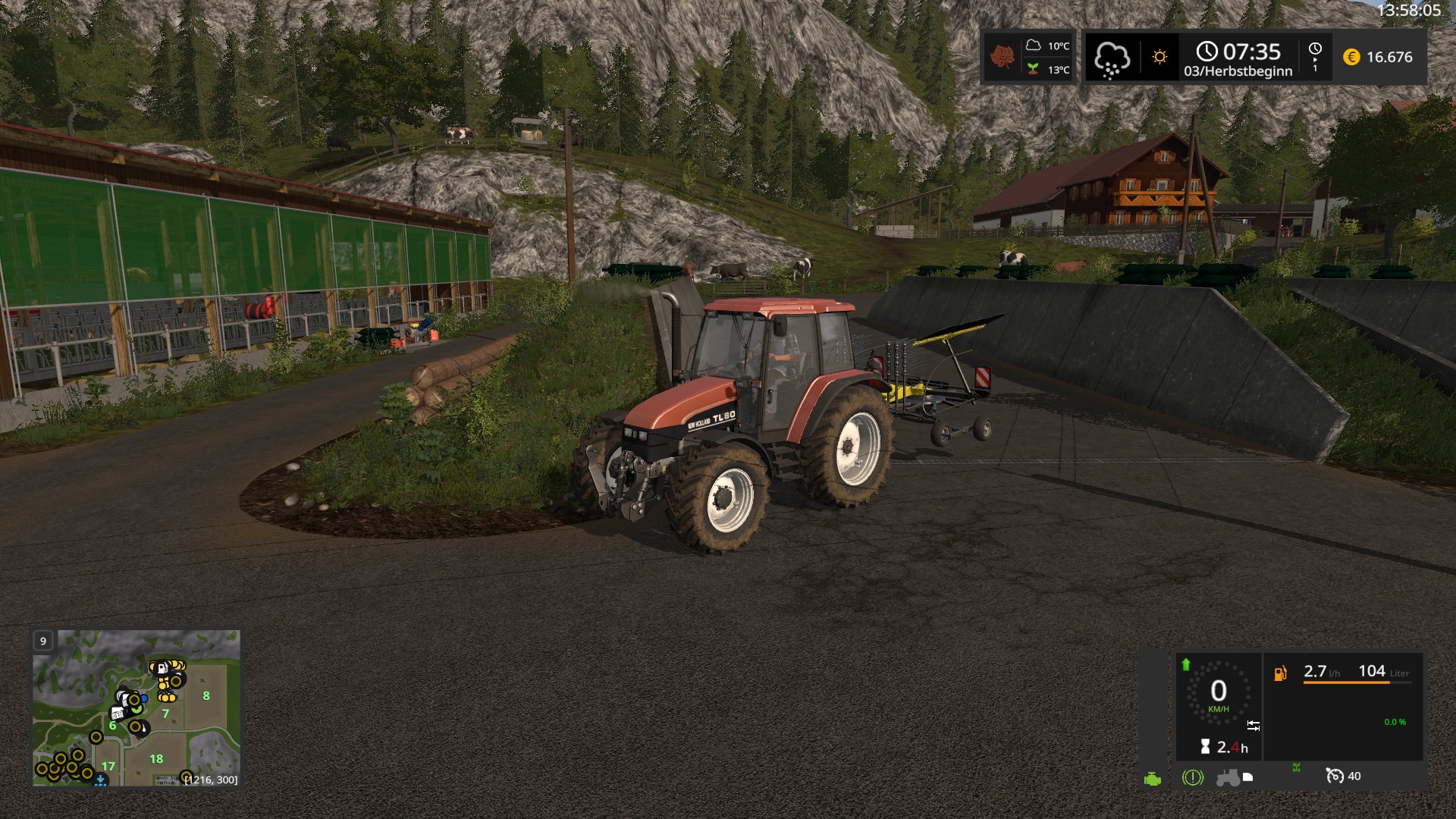
Task: Click the sun forecast icon
Action: coord(1159,57)
